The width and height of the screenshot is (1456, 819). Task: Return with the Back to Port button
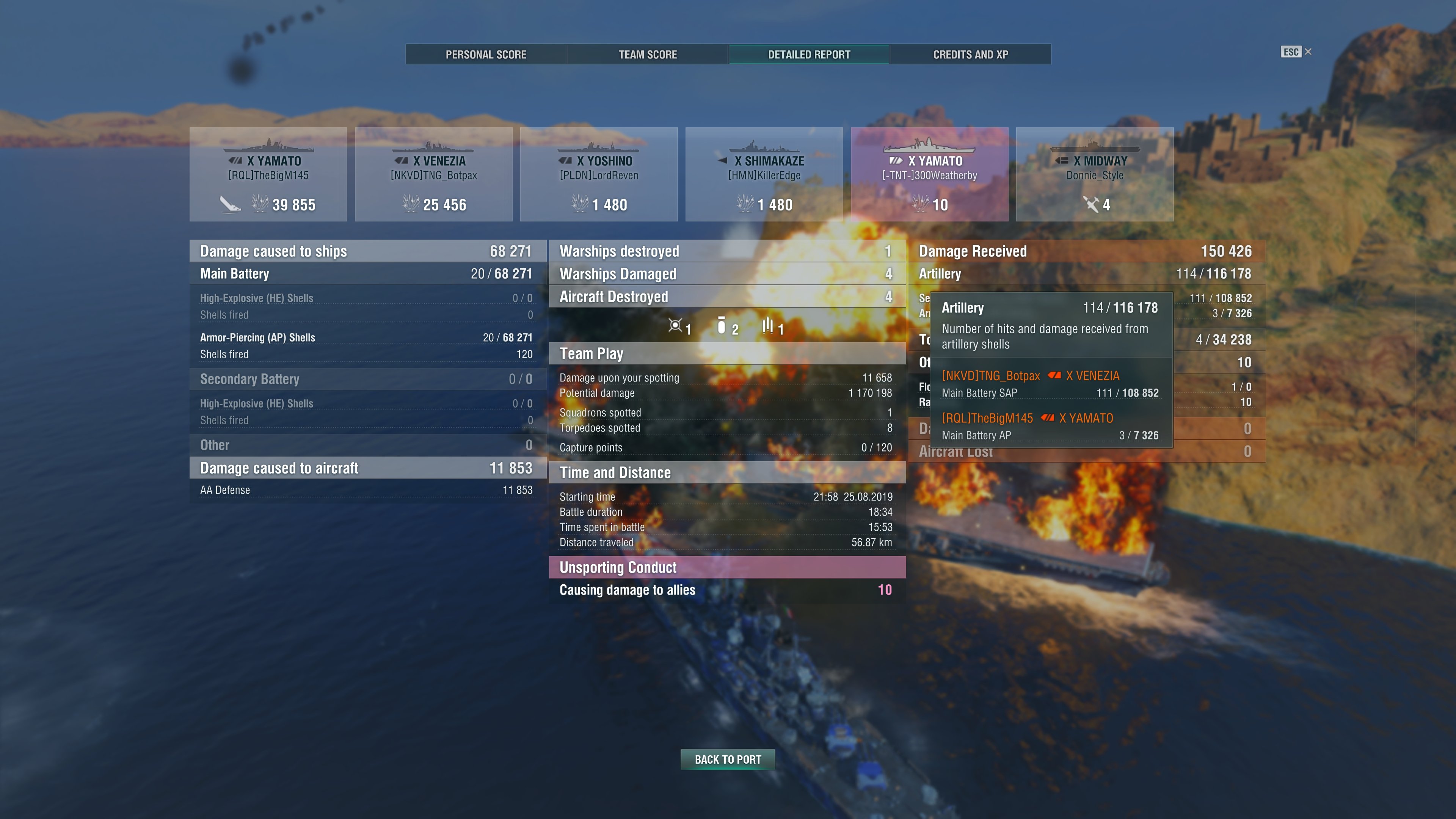[x=728, y=759]
